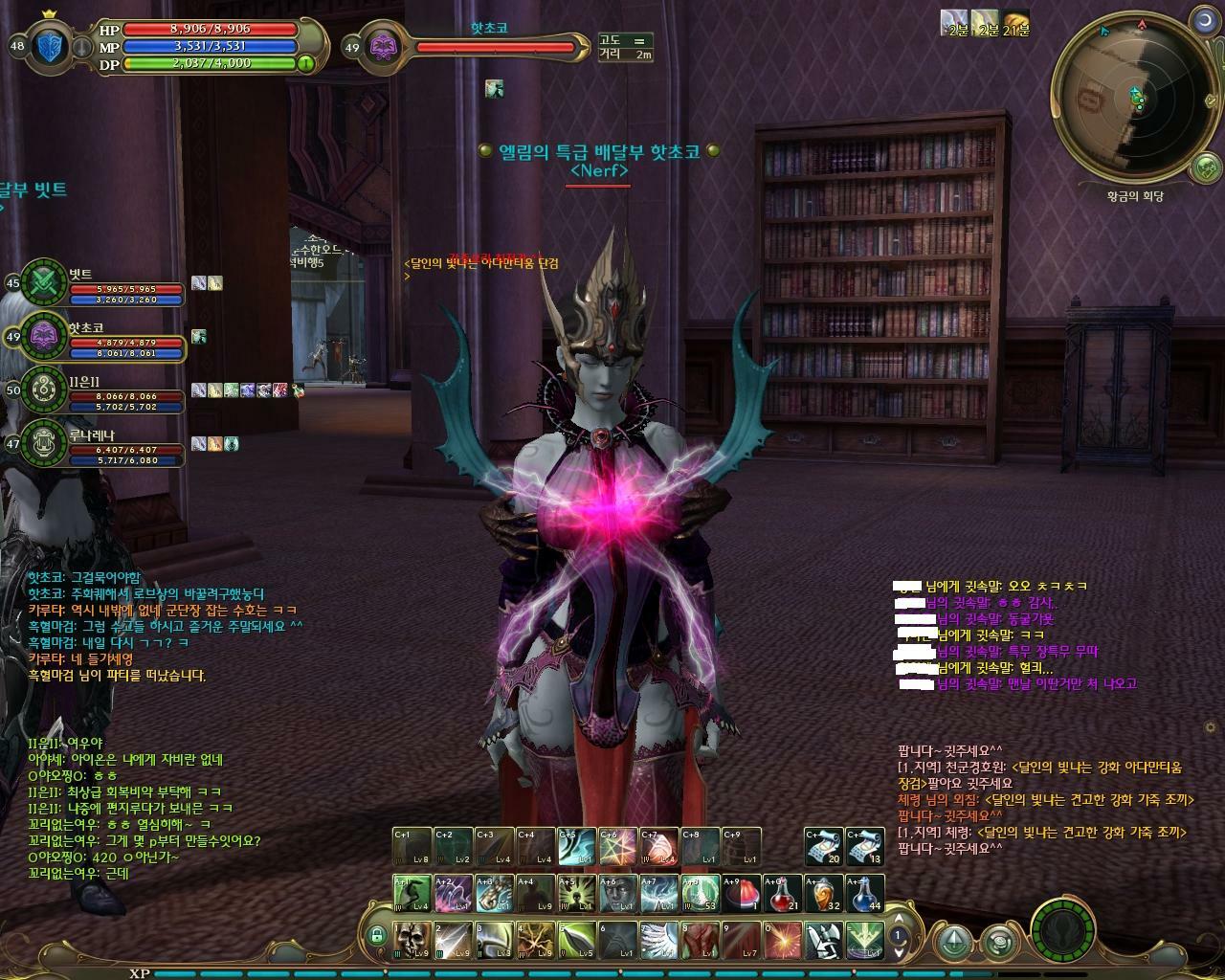
Task: Activate the pink star skill in slot C+6
Action: [618, 847]
